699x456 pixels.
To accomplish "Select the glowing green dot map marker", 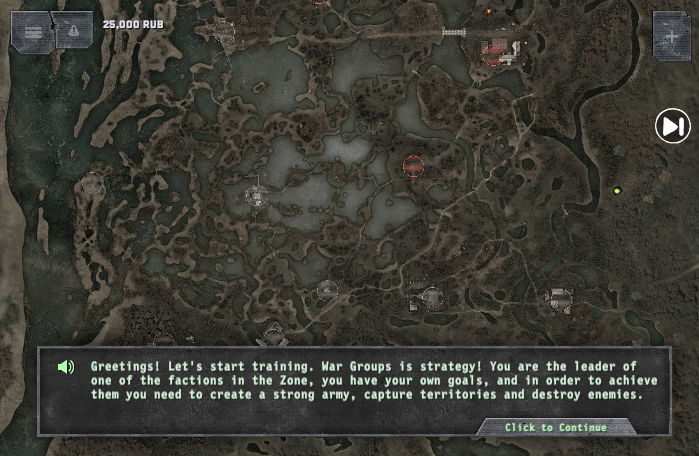I will click(x=617, y=191).
